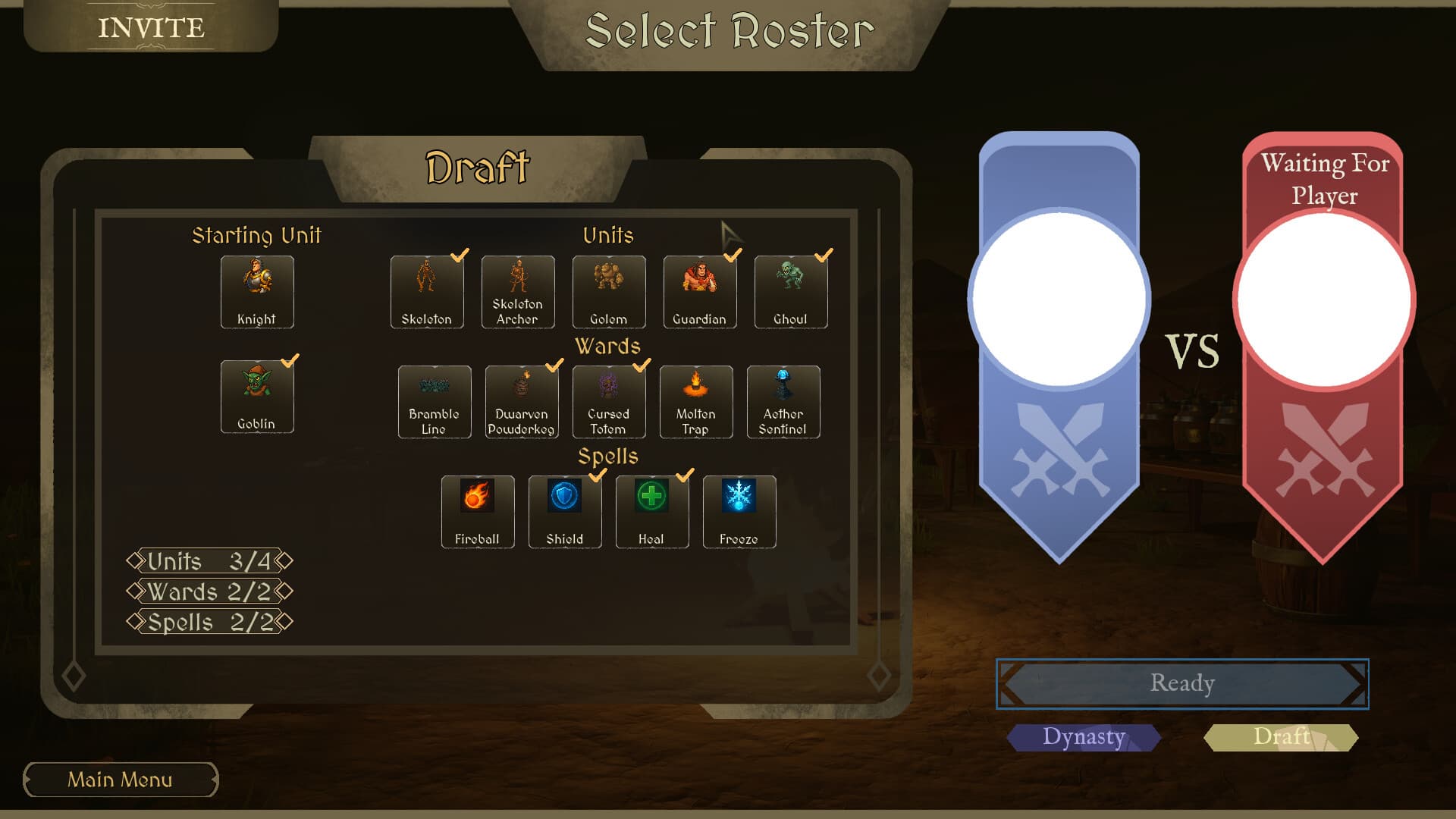Viewport: 1456px width, 819px height.
Task: Open the Invite panel
Action: pyautogui.click(x=150, y=27)
